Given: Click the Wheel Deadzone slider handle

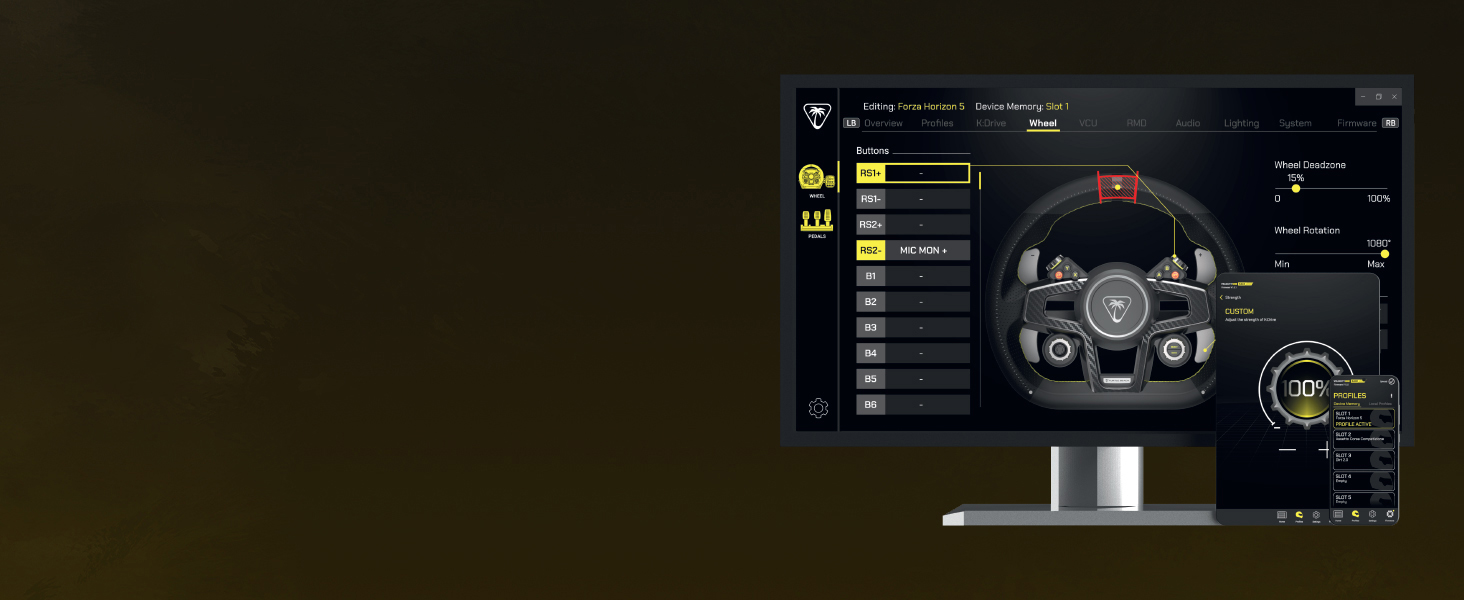Looking at the screenshot, I should tap(1296, 188).
